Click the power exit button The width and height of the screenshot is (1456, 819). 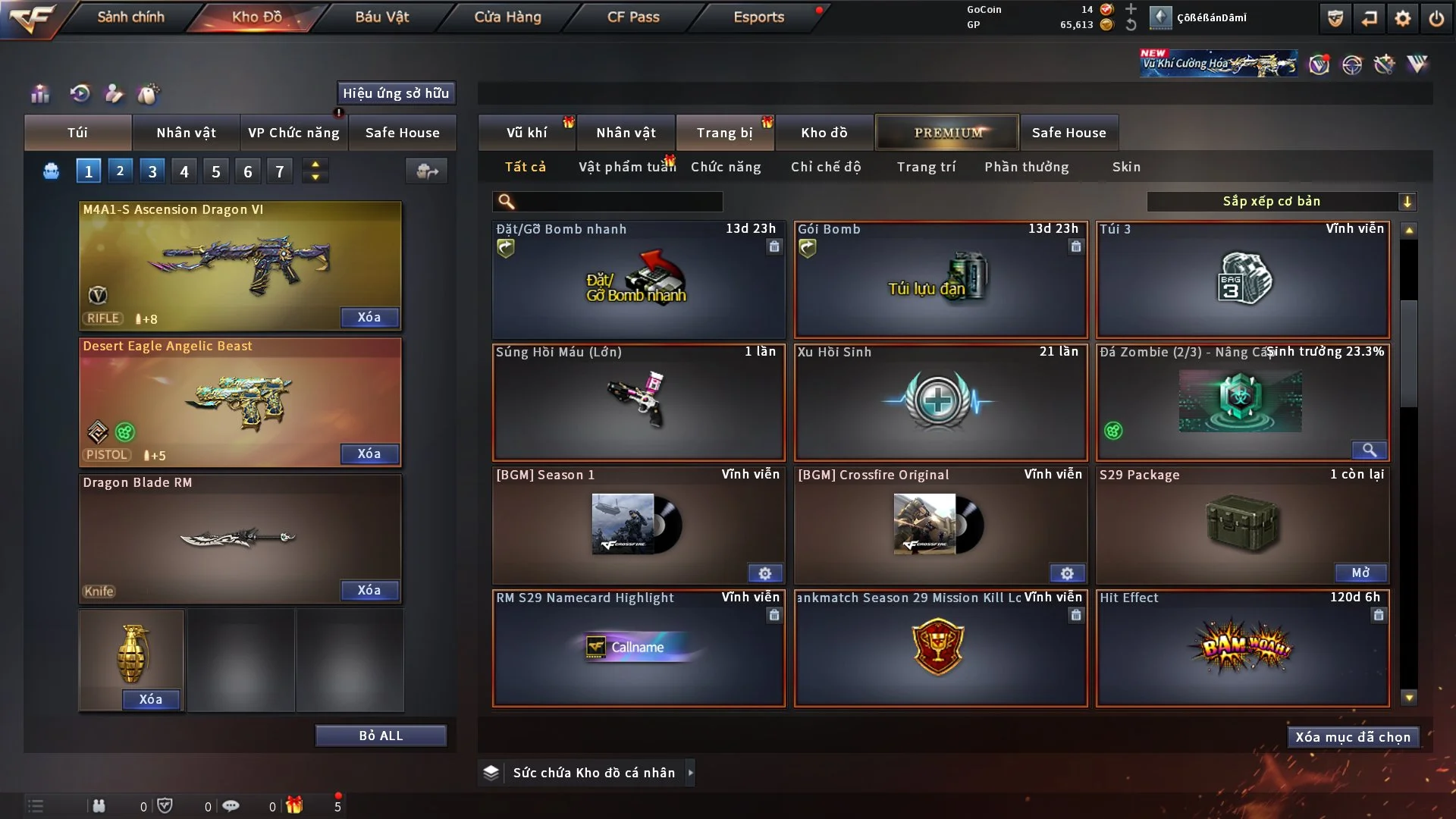tap(1436, 18)
